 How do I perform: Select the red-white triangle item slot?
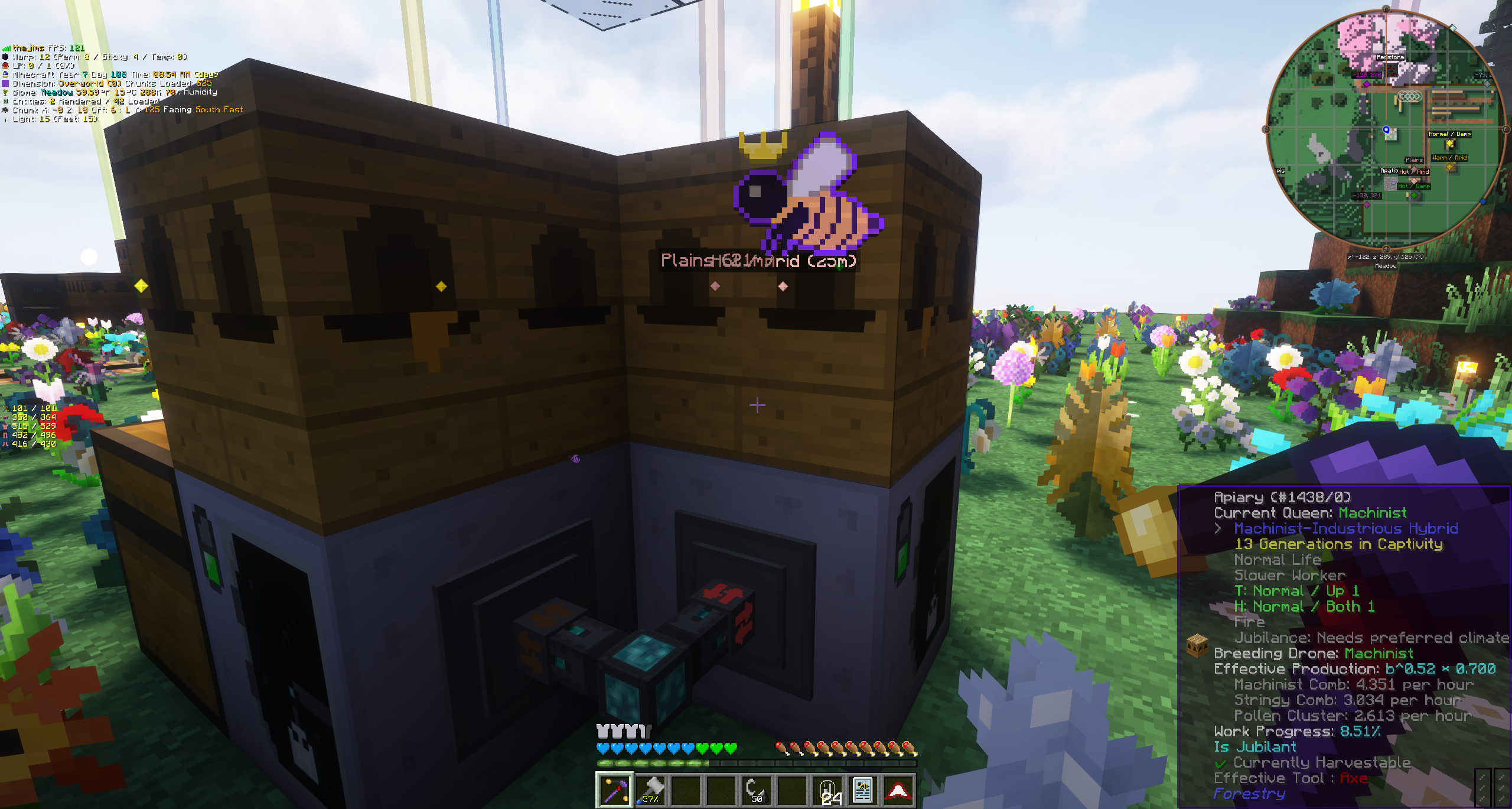click(x=898, y=790)
